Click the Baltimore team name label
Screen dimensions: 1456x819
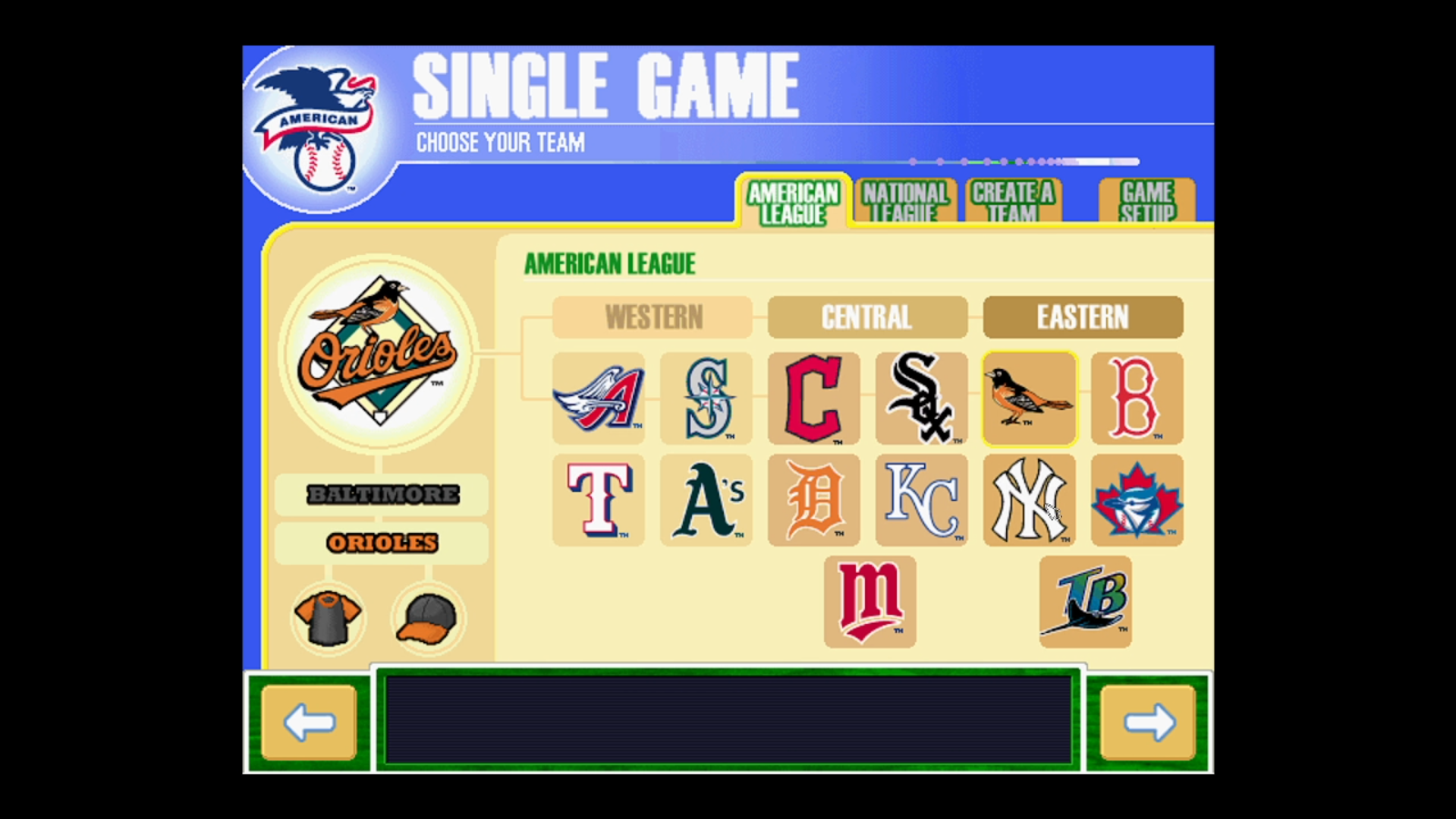382,495
